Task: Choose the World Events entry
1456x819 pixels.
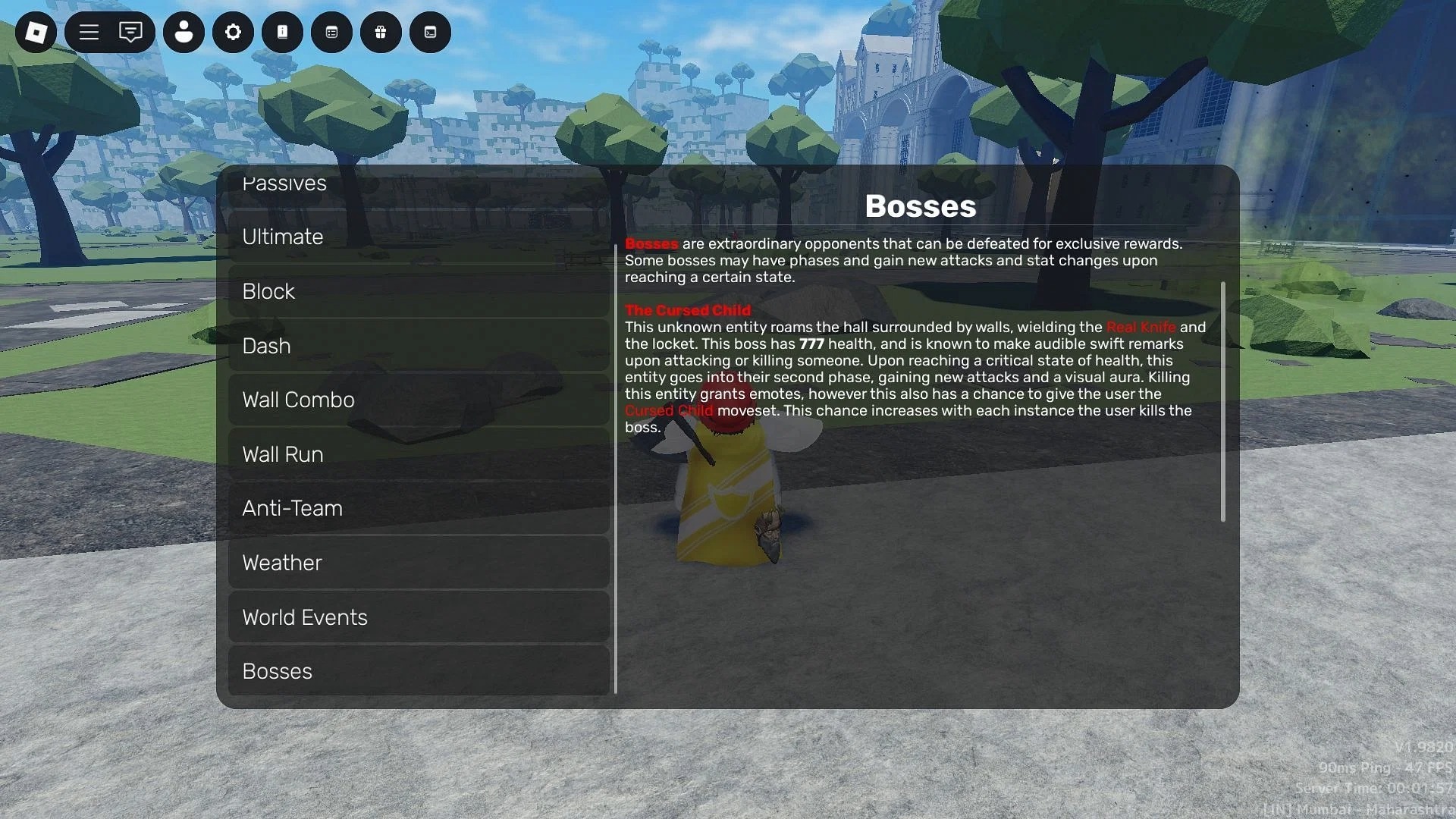Action: pyautogui.click(x=419, y=617)
